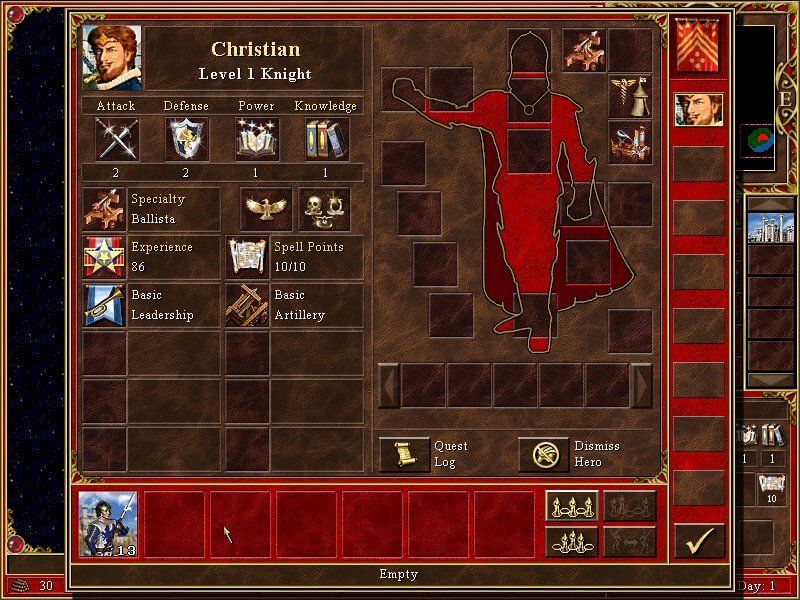
Task: Click the Attack crossed swords icon
Action: [x=116, y=138]
